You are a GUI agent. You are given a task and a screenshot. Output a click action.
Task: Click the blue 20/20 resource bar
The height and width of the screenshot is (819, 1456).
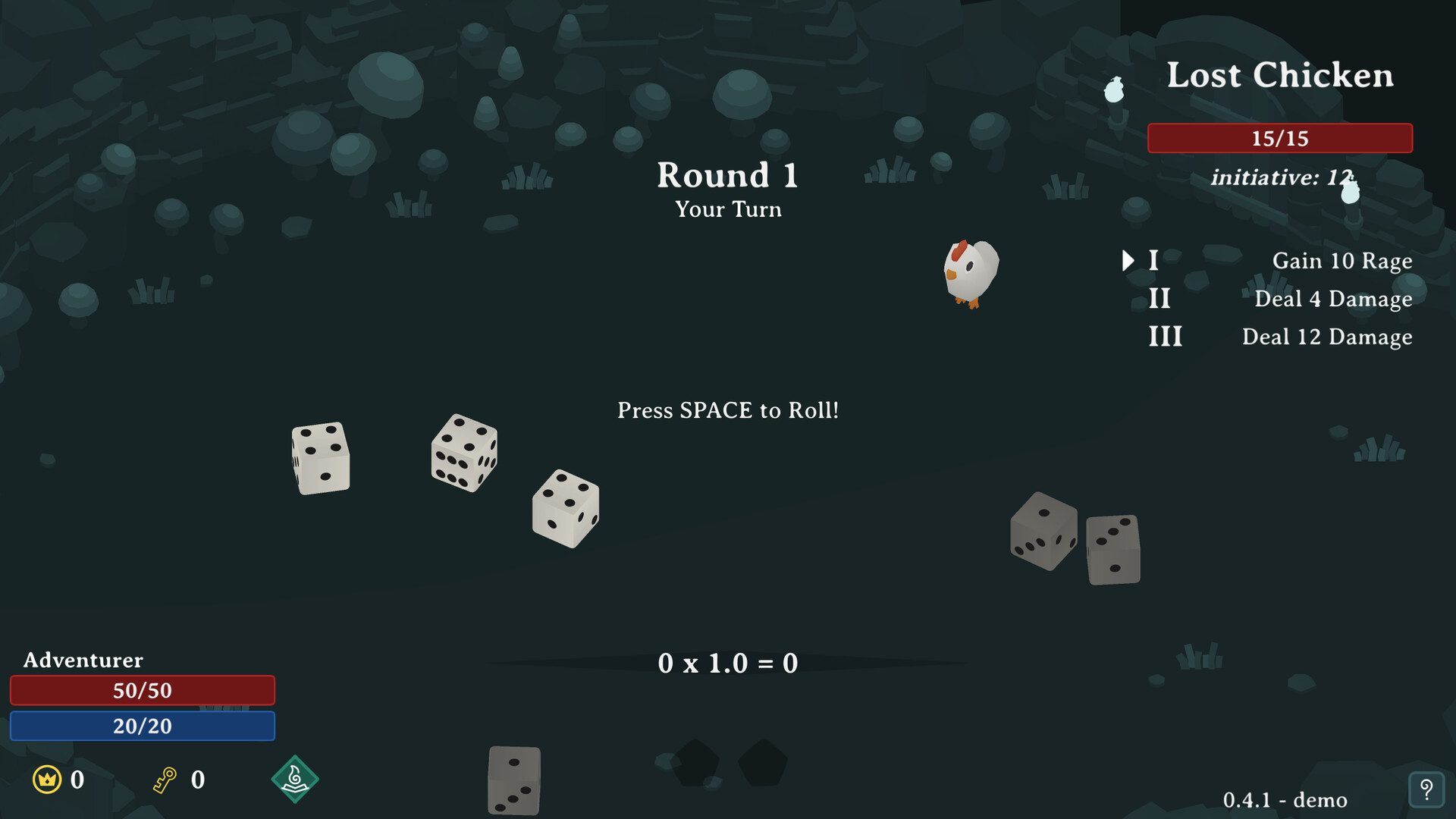142,726
